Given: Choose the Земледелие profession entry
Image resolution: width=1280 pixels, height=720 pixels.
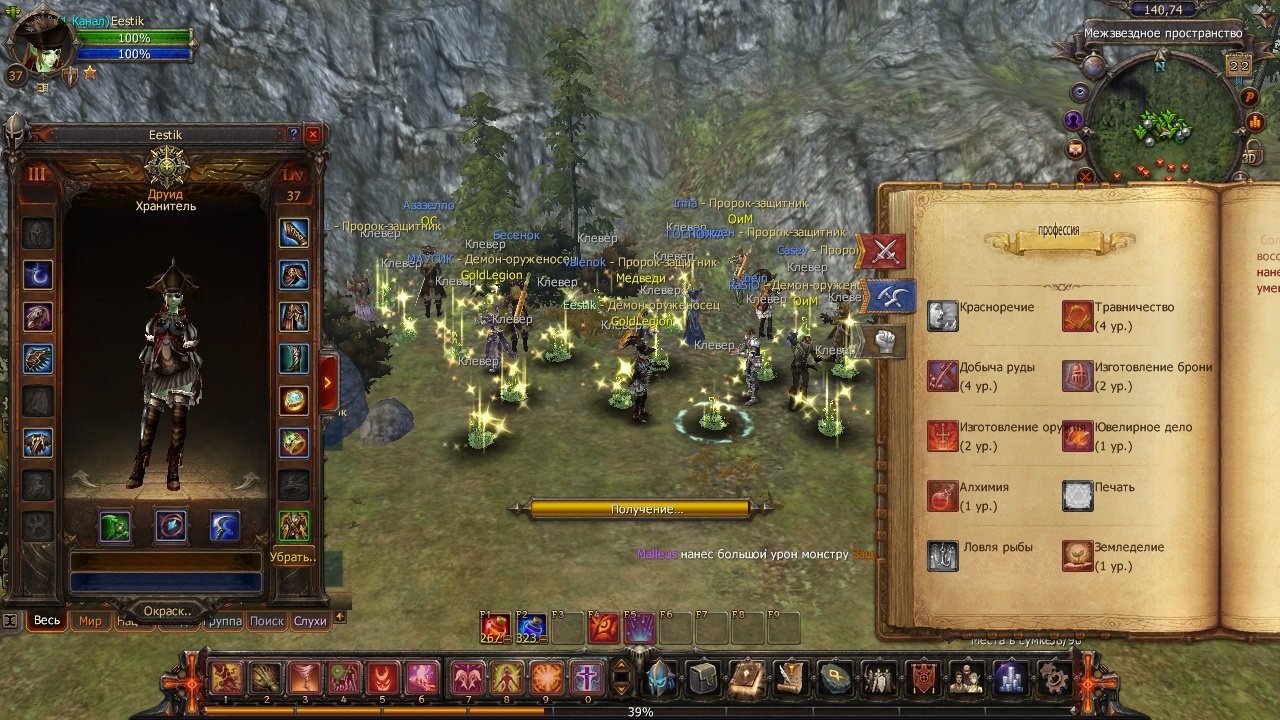Looking at the screenshot, I should pyautogui.click(x=1078, y=556).
